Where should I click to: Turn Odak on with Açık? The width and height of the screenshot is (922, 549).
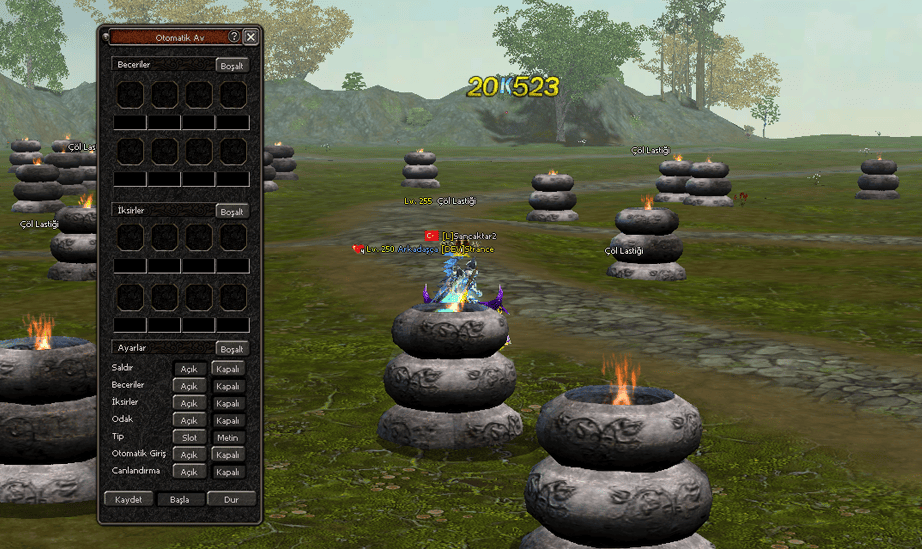(x=189, y=420)
